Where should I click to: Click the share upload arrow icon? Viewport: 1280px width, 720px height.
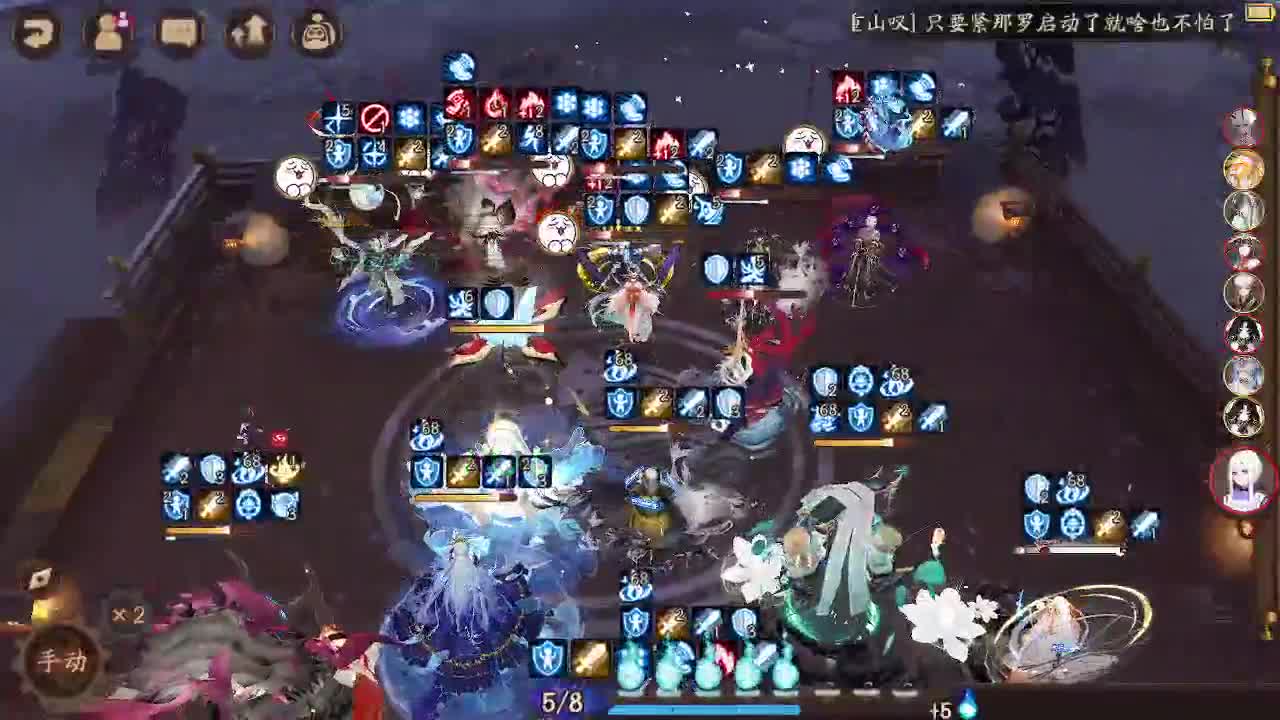click(248, 33)
